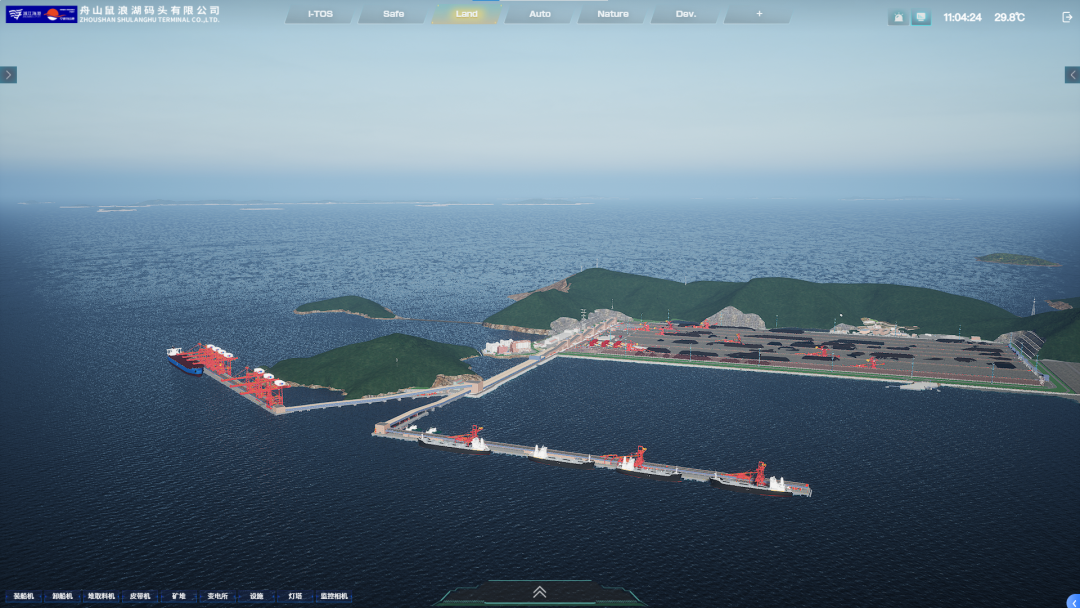1080x608 pixels.
Task: Toggle the 监控相机 filter button
Action: coord(334,597)
